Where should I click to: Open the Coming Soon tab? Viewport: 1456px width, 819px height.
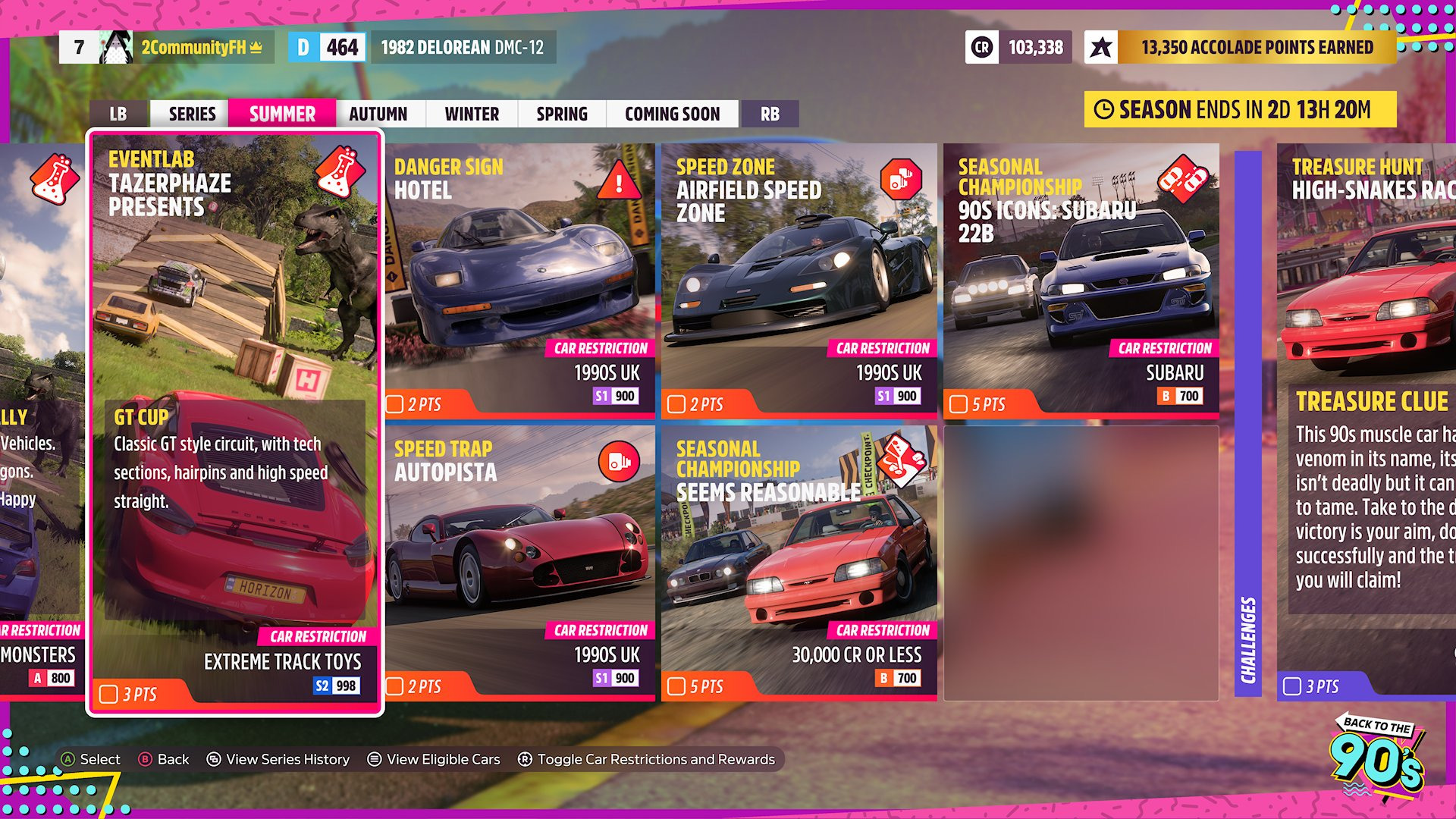(x=672, y=114)
